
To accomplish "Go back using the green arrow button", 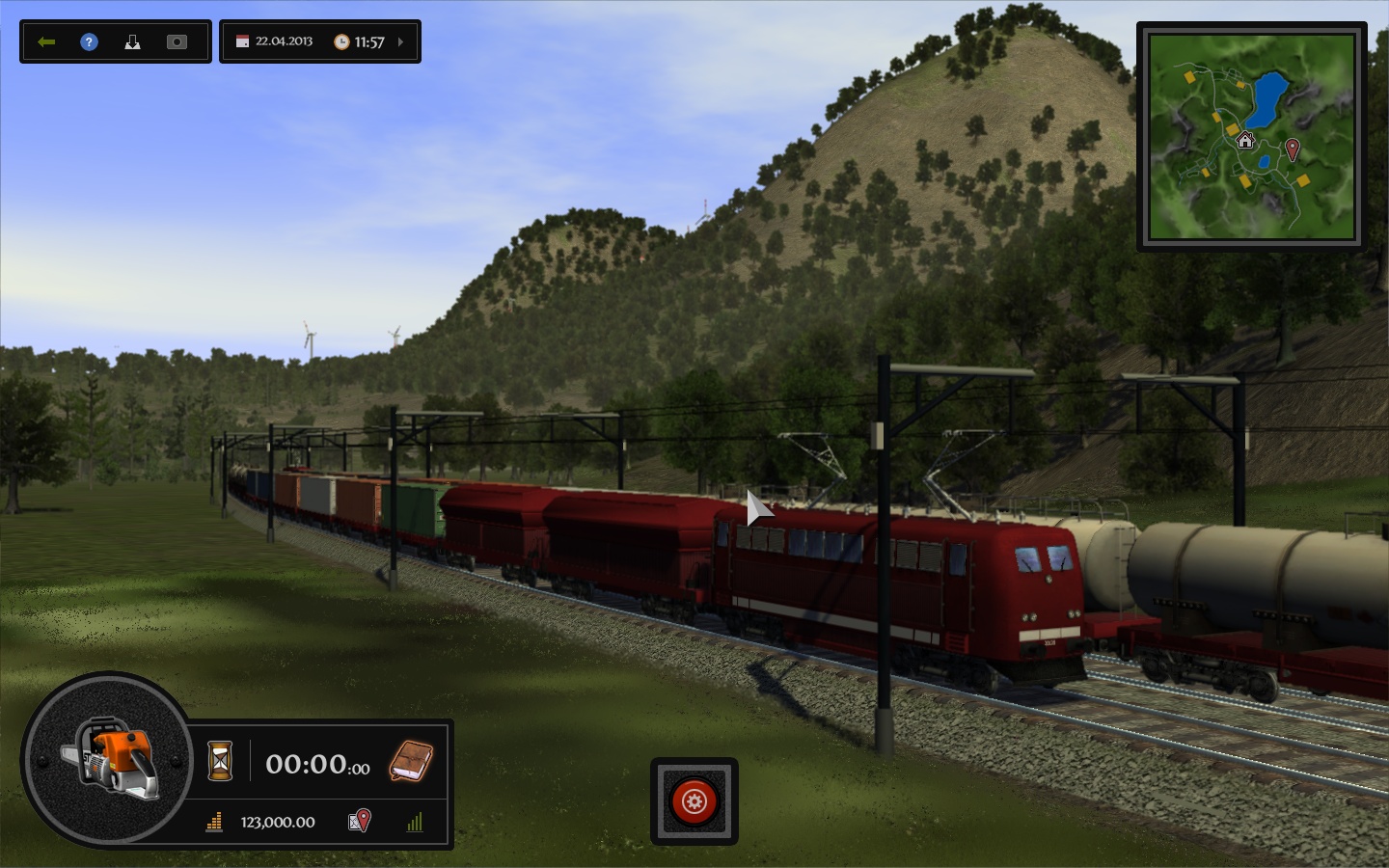I will [46, 41].
